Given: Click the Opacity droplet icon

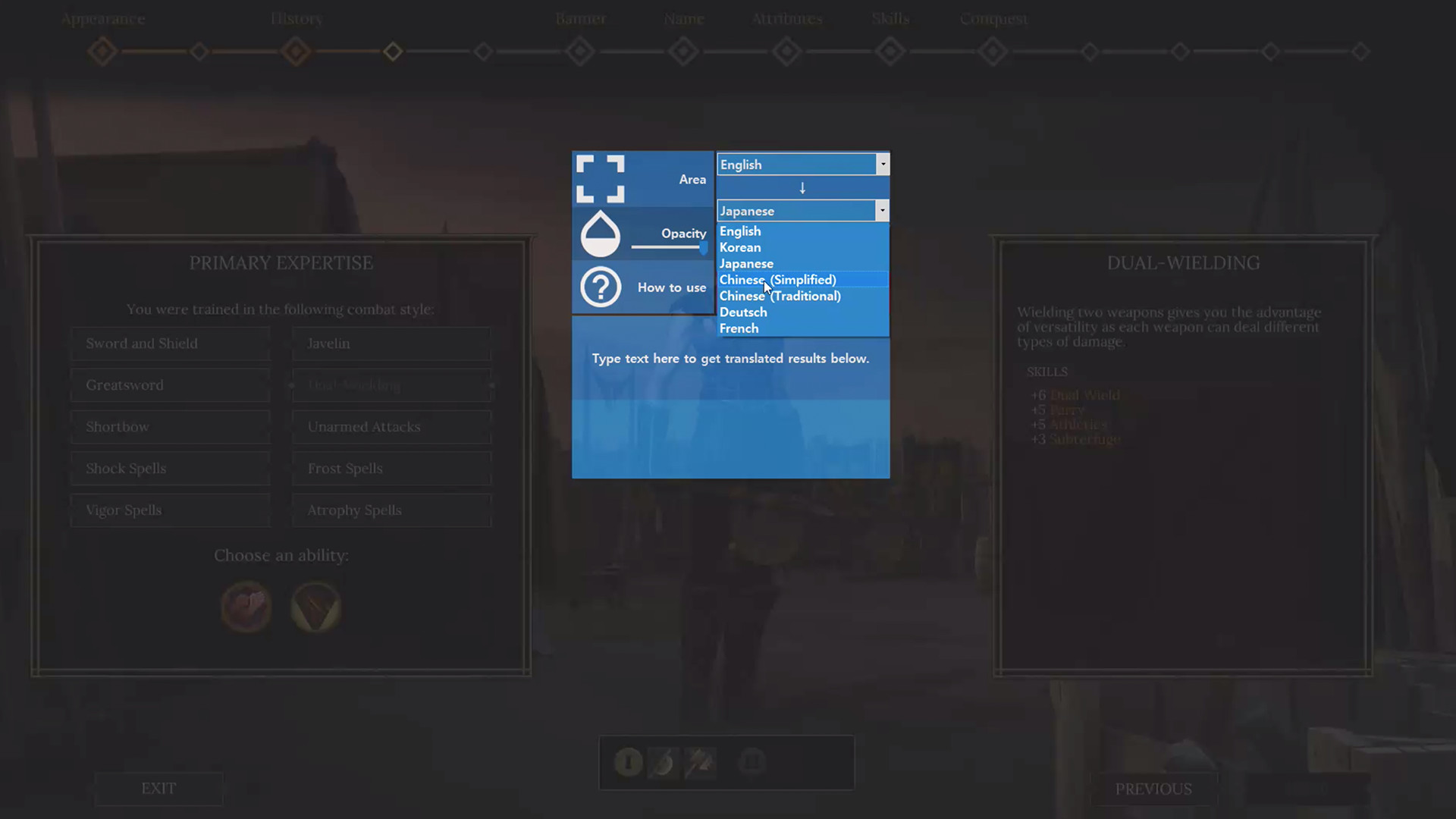Looking at the screenshot, I should [x=600, y=234].
